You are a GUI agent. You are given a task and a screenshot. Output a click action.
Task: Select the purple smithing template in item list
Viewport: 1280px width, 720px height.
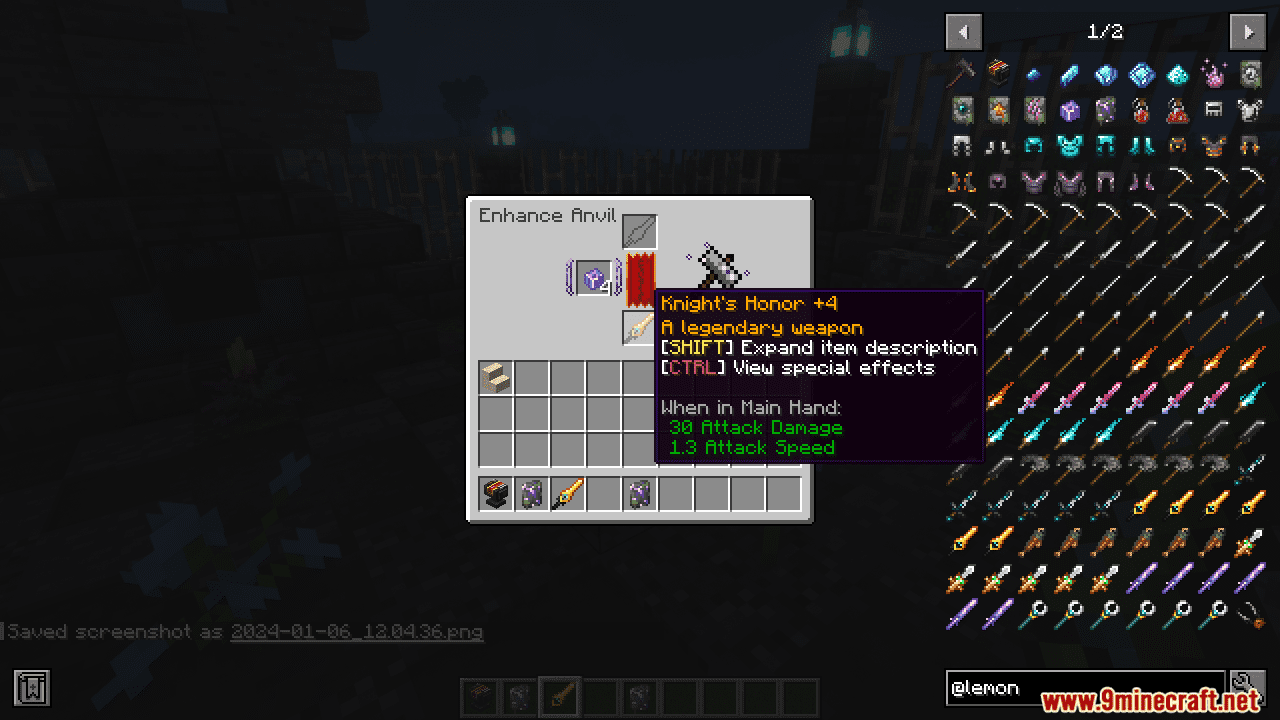[x=1106, y=110]
